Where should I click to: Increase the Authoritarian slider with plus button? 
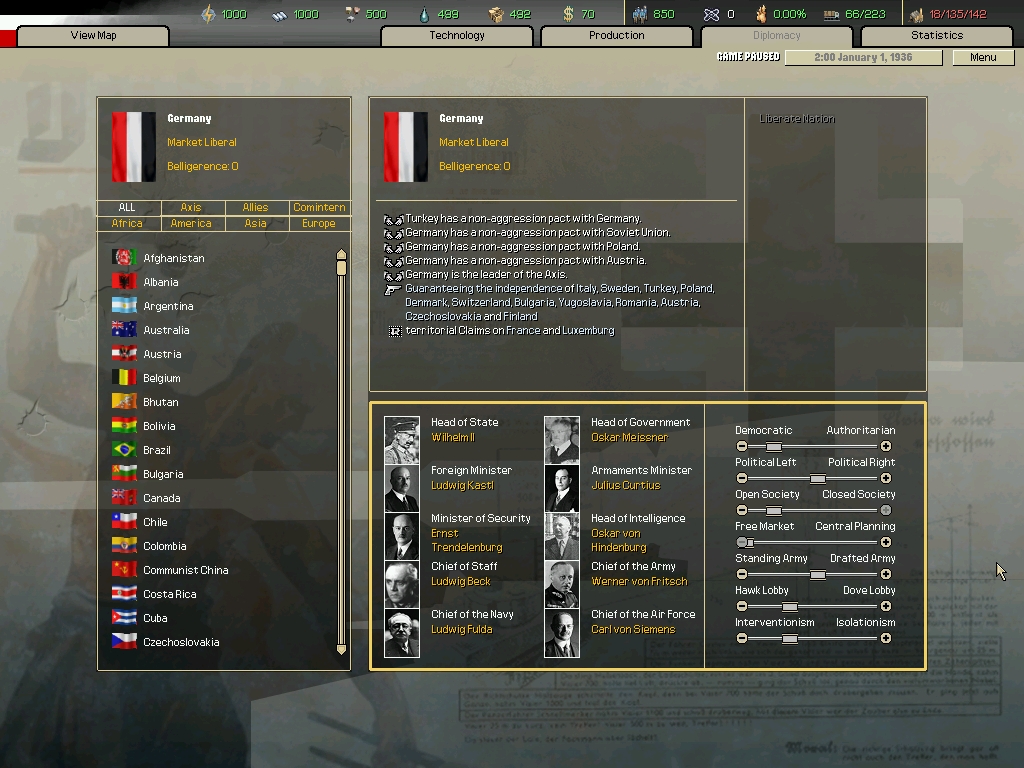[886, 446]
